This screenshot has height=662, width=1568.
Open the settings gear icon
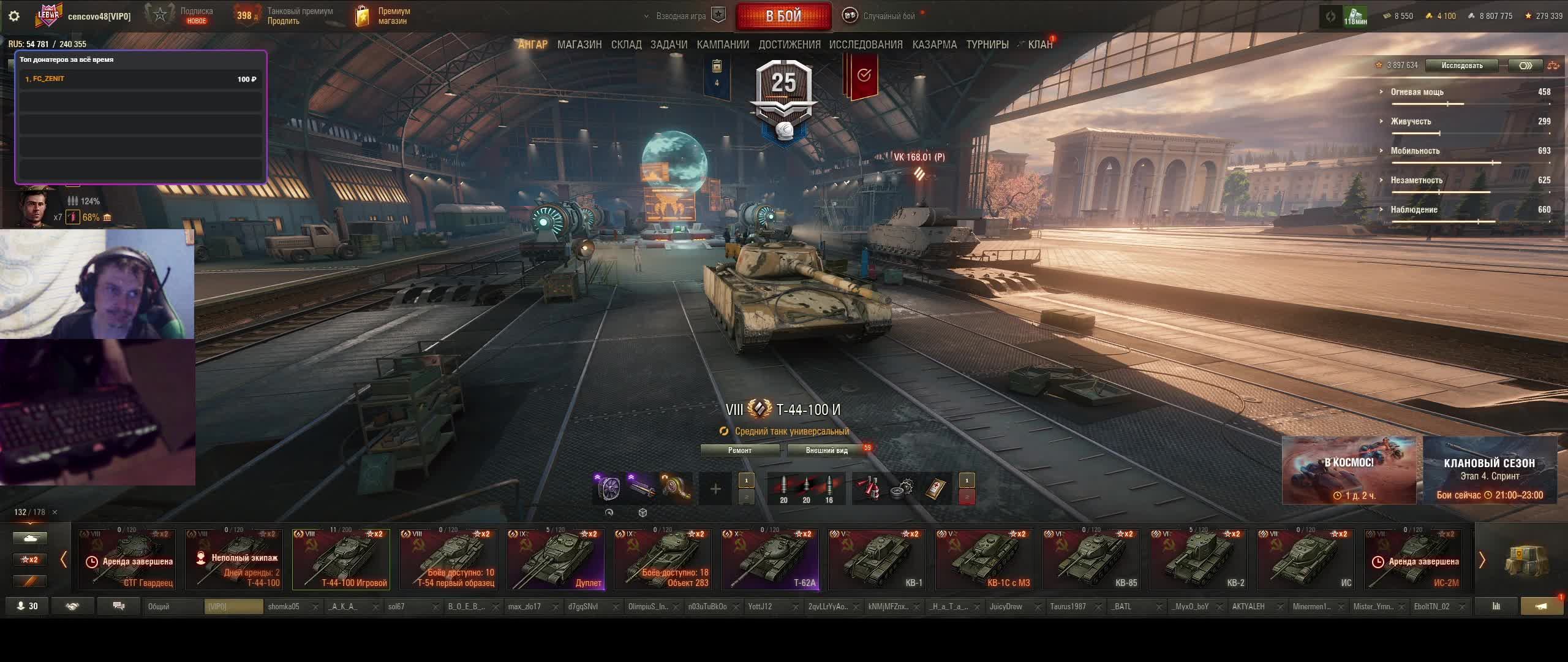14,16
